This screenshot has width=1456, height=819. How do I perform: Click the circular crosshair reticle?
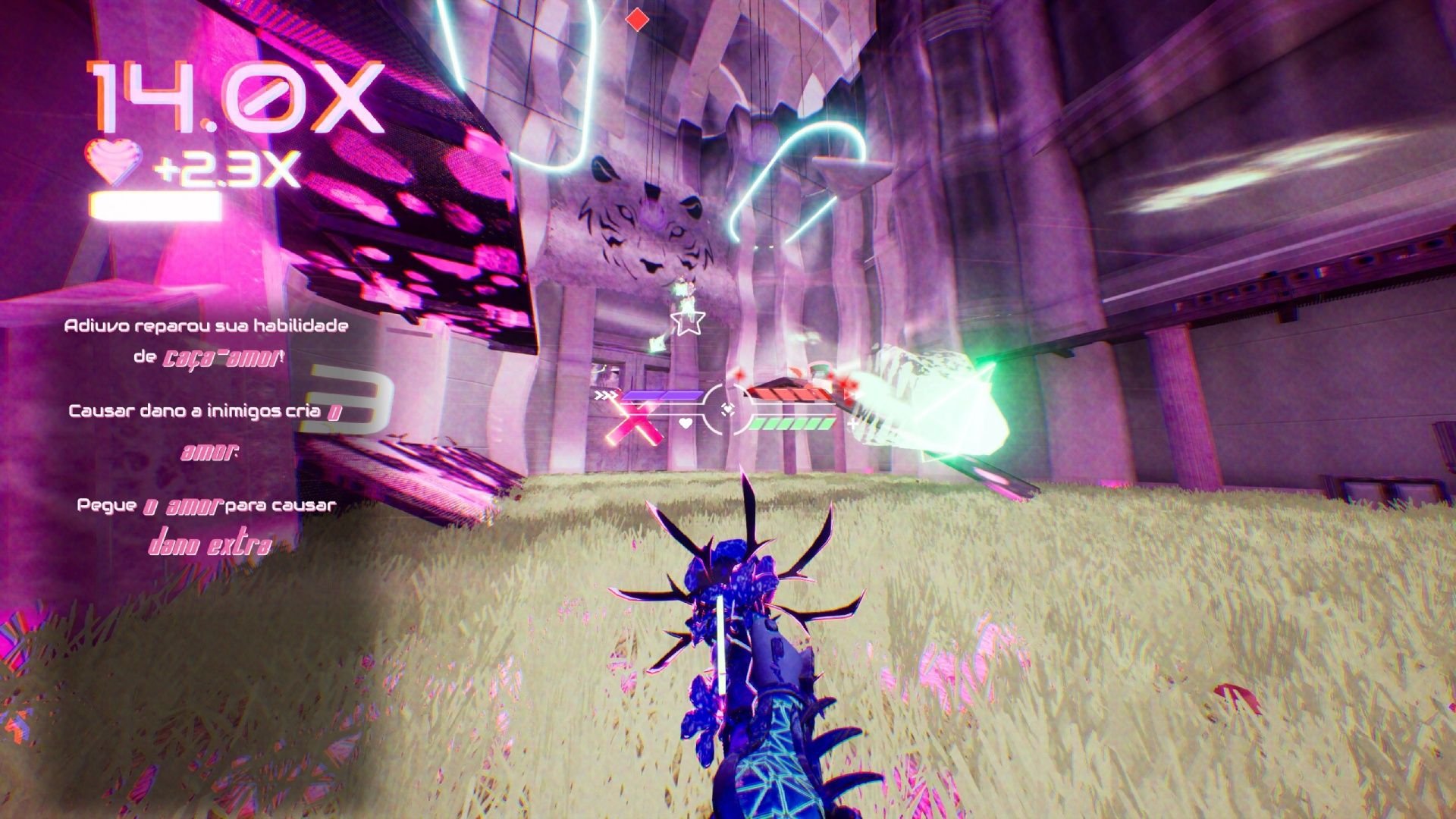(x=727, y=409)
